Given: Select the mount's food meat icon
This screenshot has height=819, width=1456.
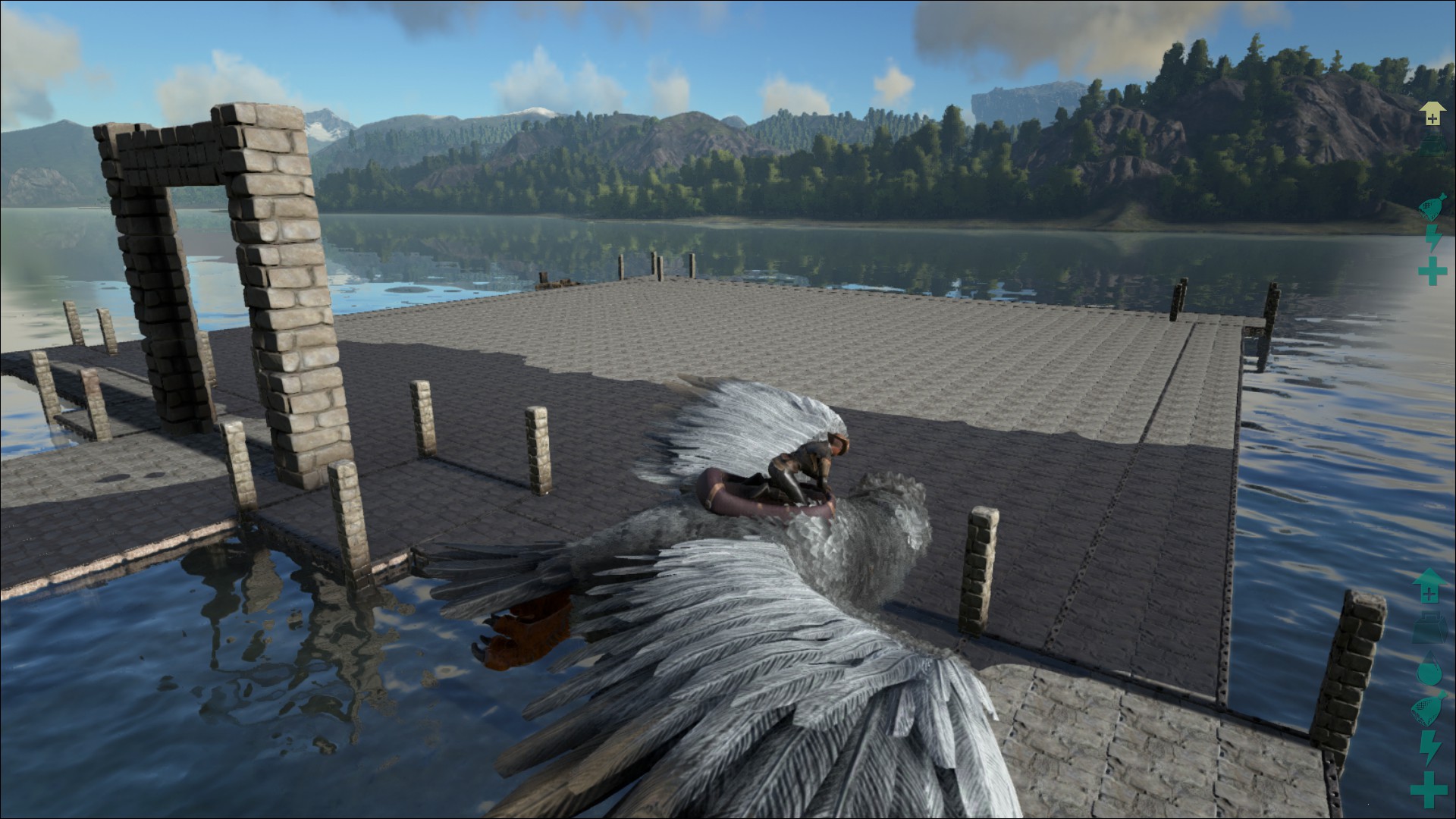Looking at the screenshot, I should tap(1432, 207).
